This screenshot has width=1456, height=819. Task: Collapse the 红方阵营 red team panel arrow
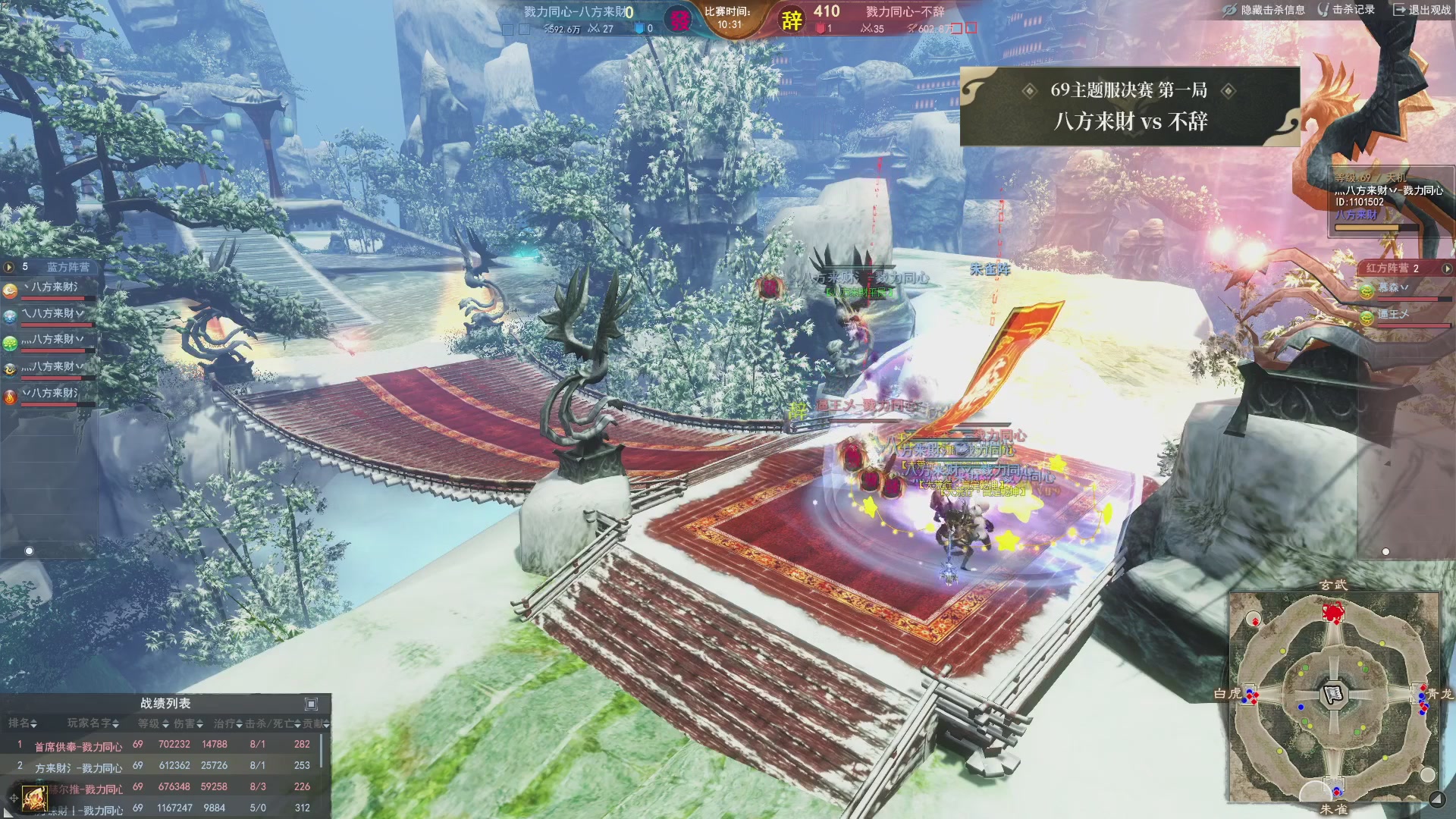point(1447,268)
